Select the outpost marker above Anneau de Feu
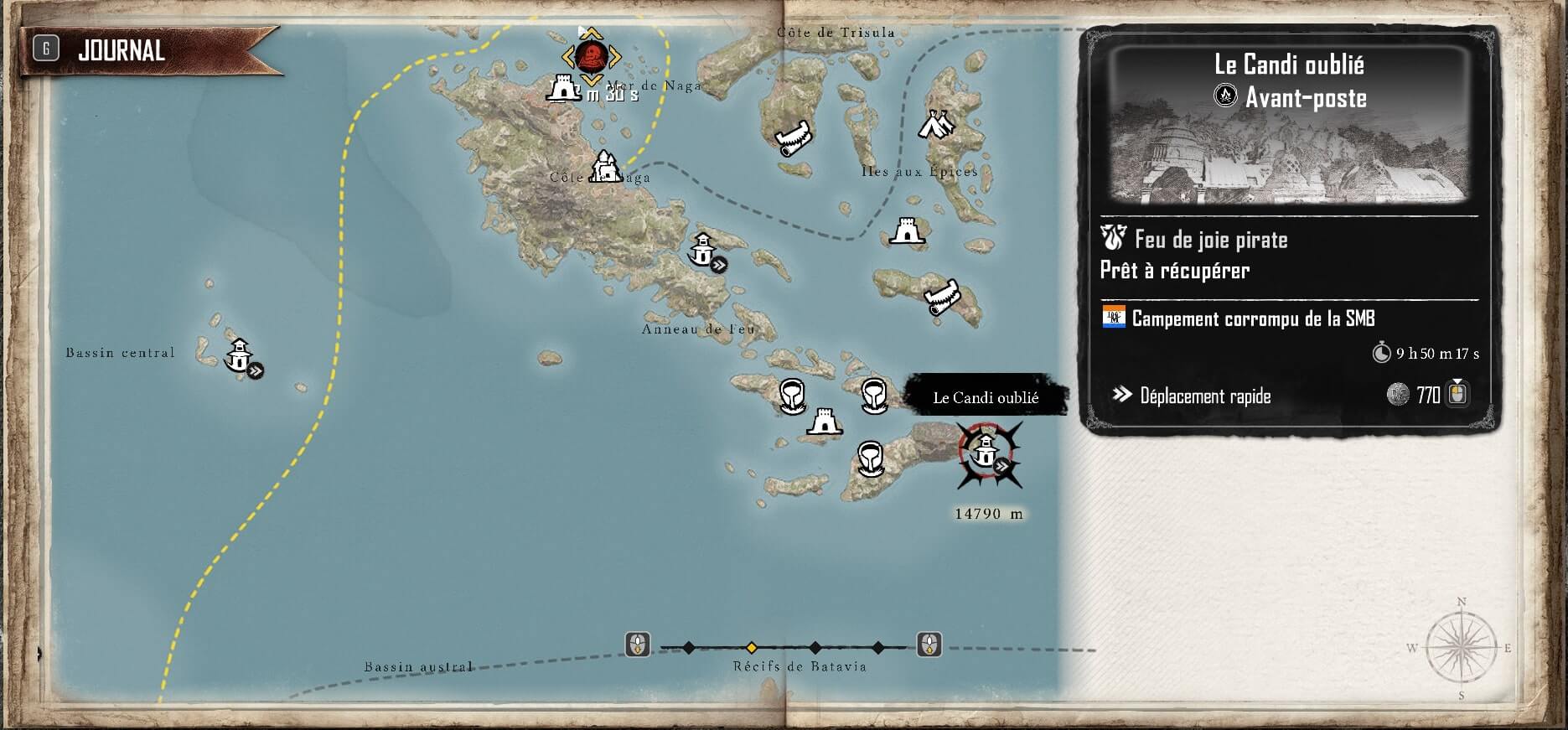The height and width of the screenshot is (730, 1568). click(702, 249)
